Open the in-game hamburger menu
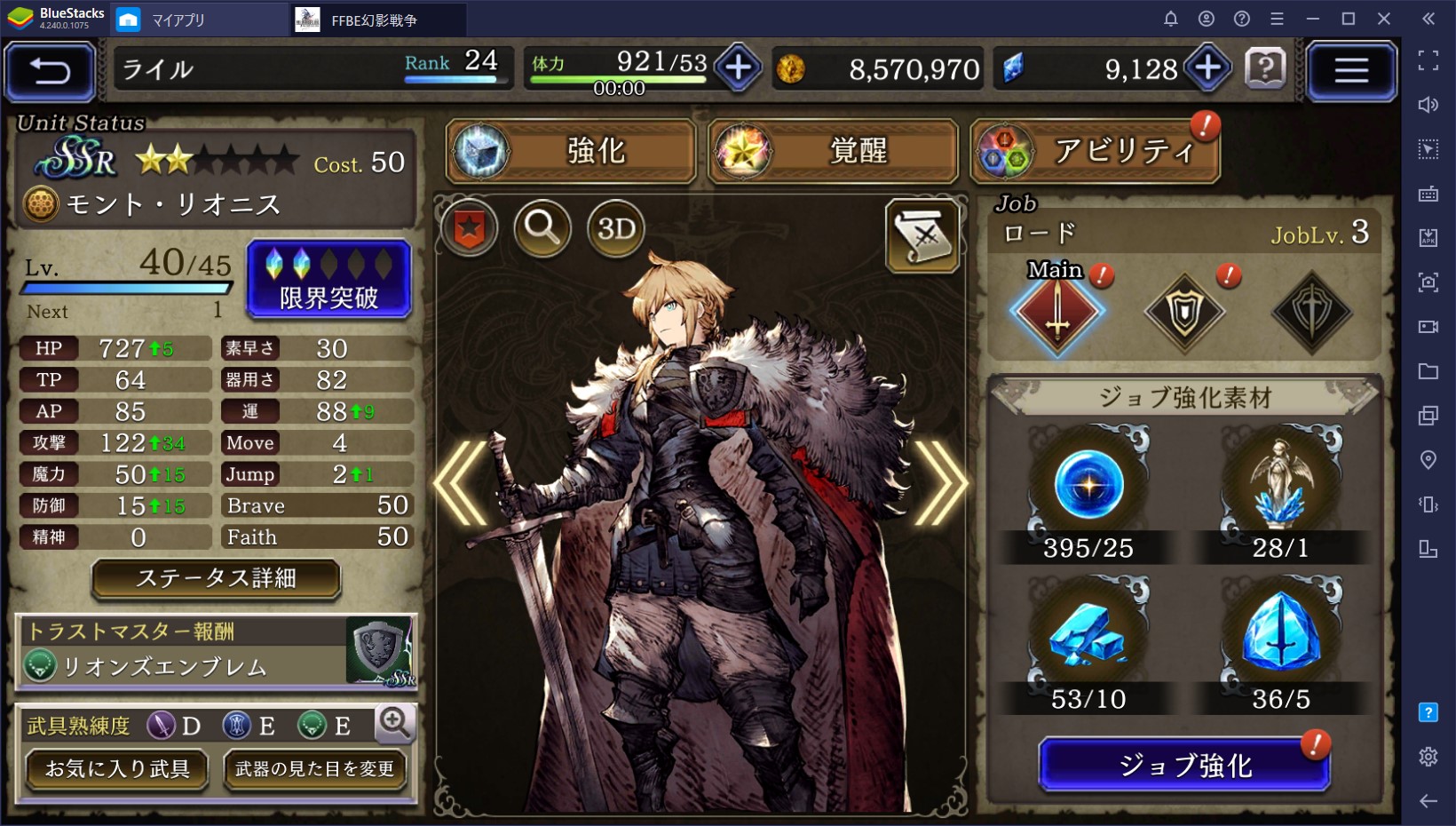This screenshot has width=1456, height=826. tap(1352, 71)
